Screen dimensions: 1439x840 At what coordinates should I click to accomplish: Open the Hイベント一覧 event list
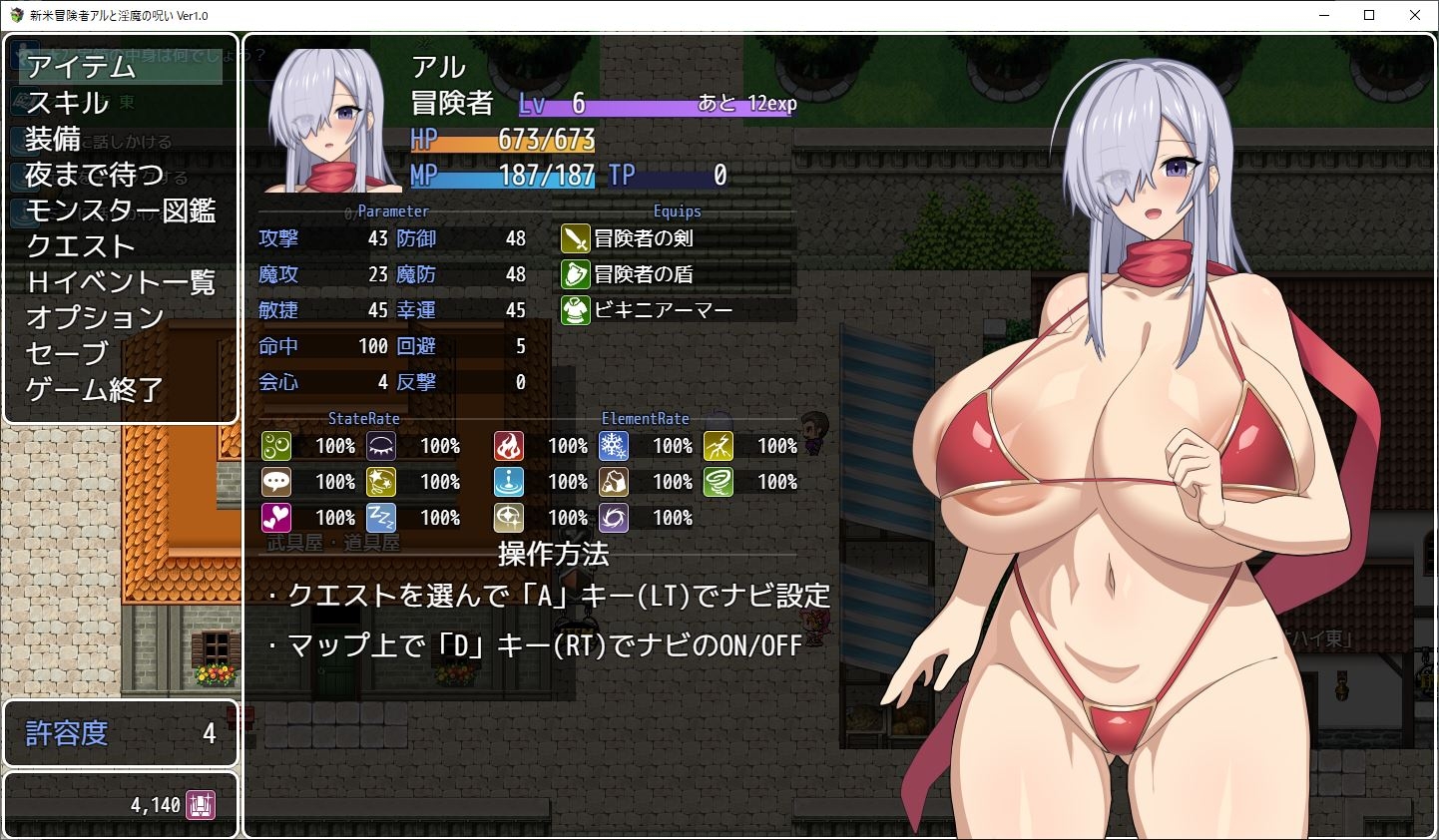pyautogui.click(x=121, y=282)
